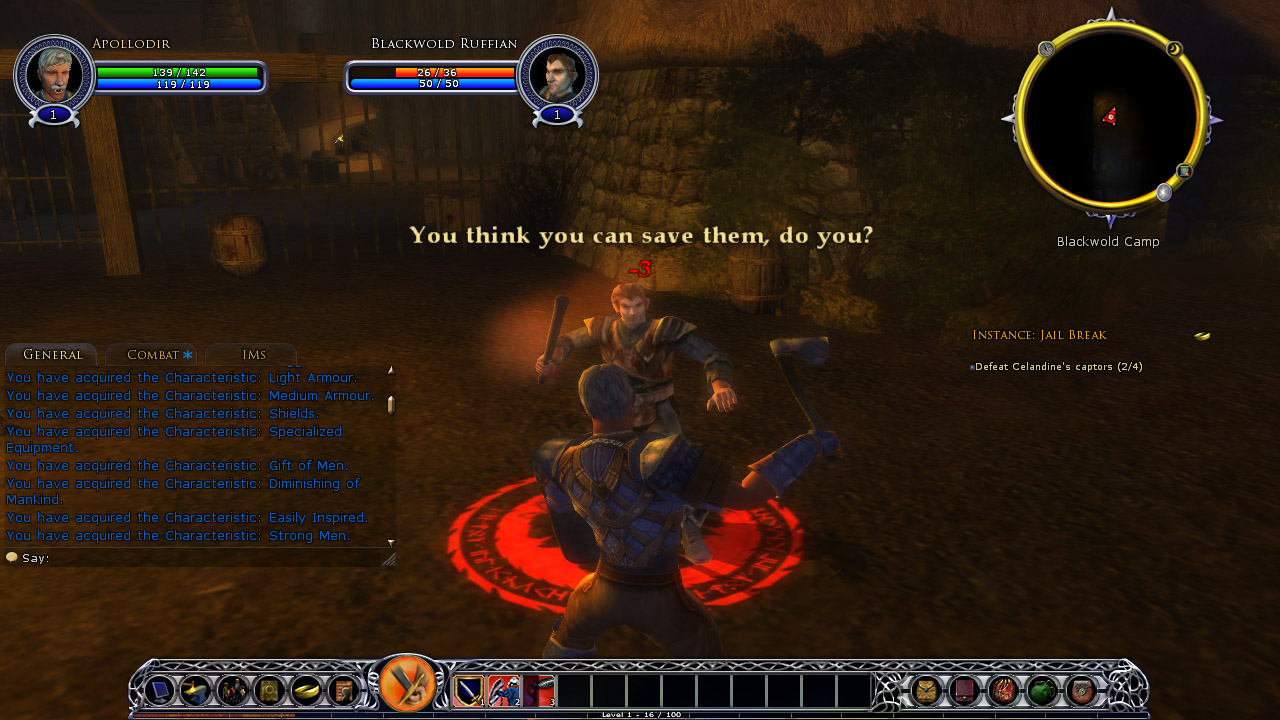Viewport: 1280px width, 720px height.
Task: Click the moon icon on minimap ring
Action: pos(1174,49)
